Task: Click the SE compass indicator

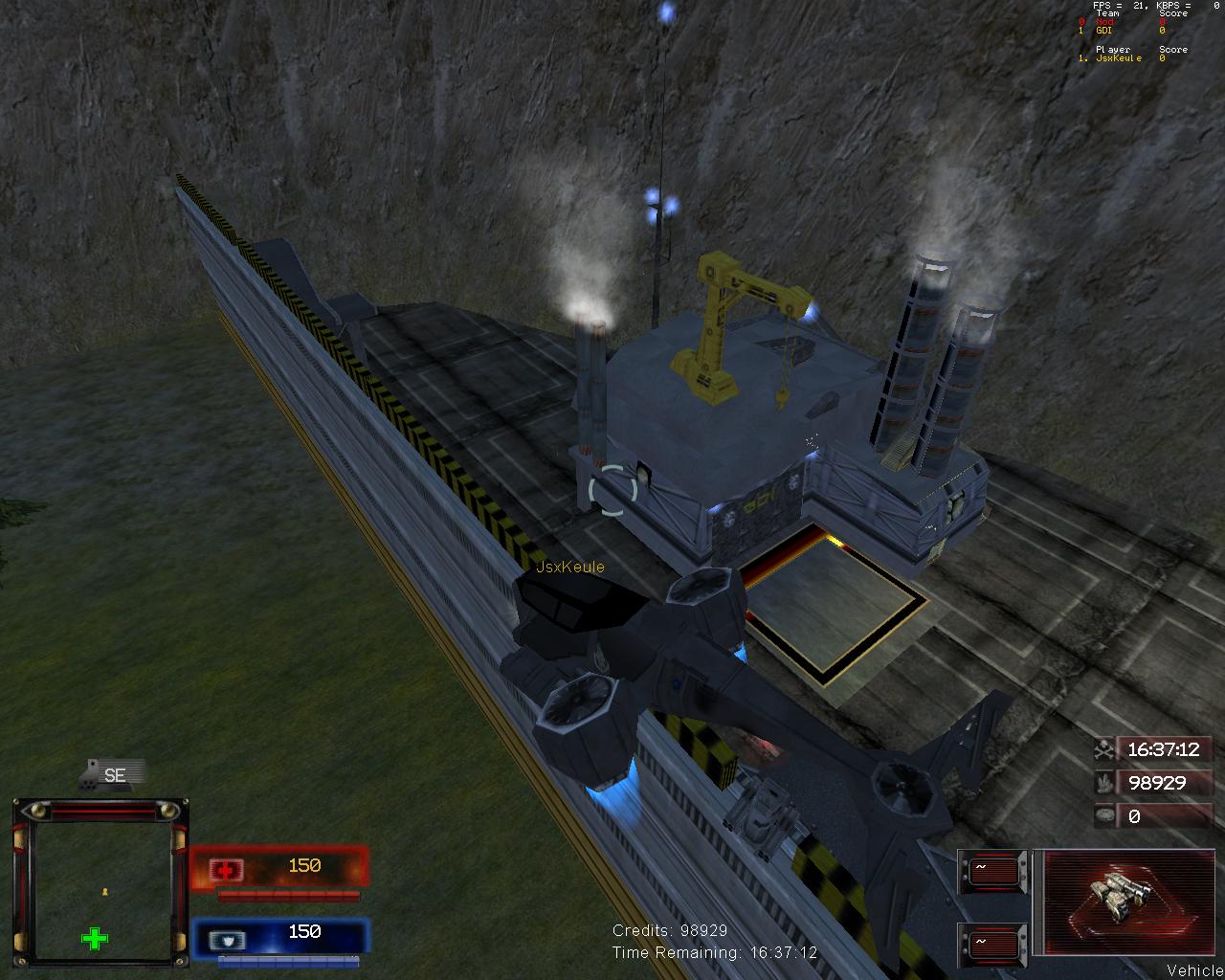Action: 114,775
